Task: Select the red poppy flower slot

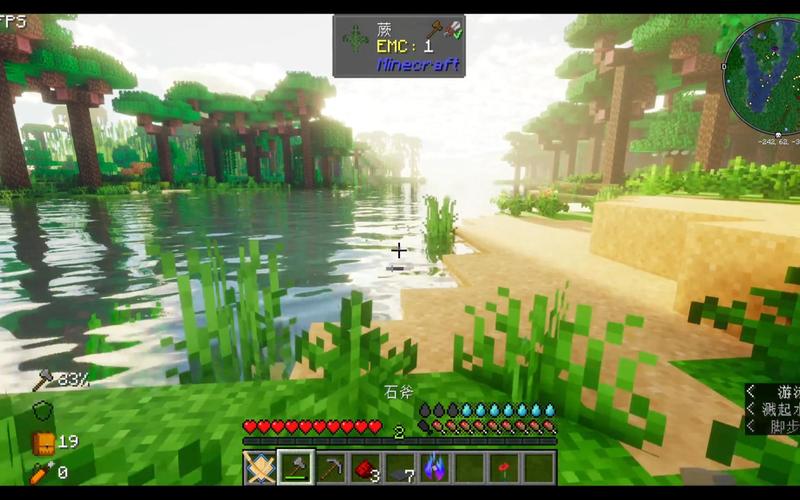Action: click(505, 467)
